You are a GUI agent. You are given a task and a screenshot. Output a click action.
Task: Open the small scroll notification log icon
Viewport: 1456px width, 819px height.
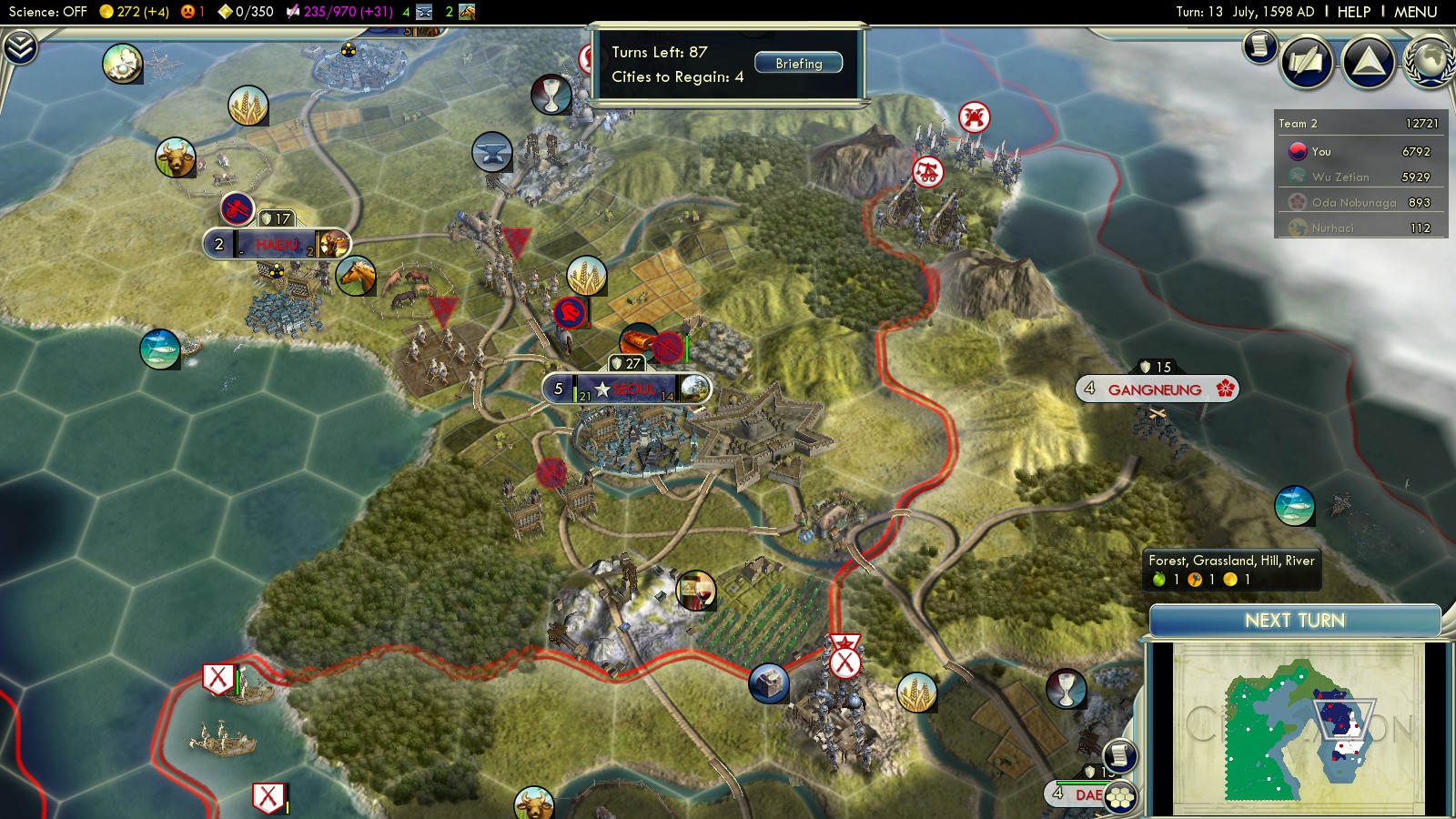point(1260,45)
